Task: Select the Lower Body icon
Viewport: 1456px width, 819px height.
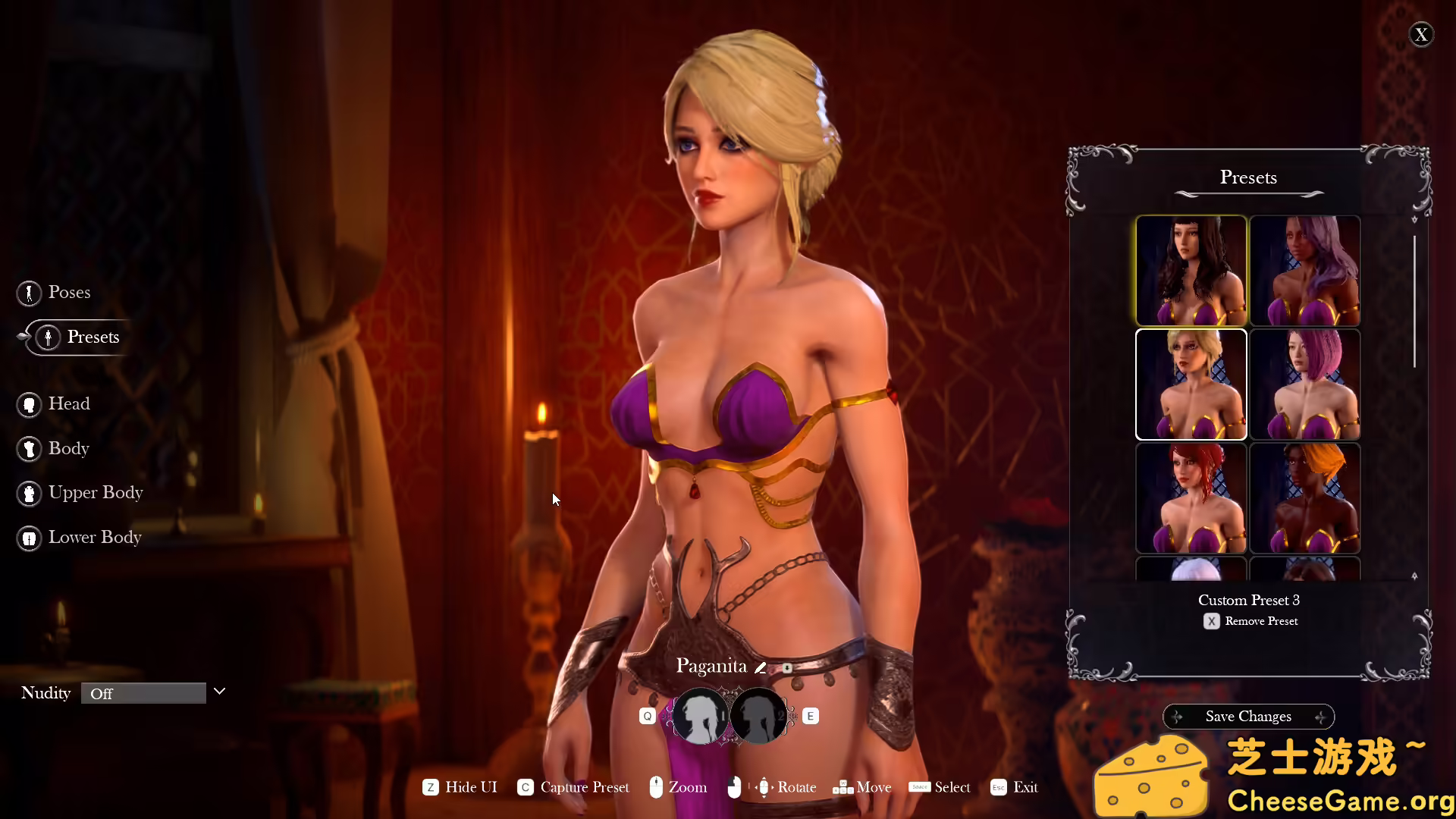Action: tap(28, 538)
